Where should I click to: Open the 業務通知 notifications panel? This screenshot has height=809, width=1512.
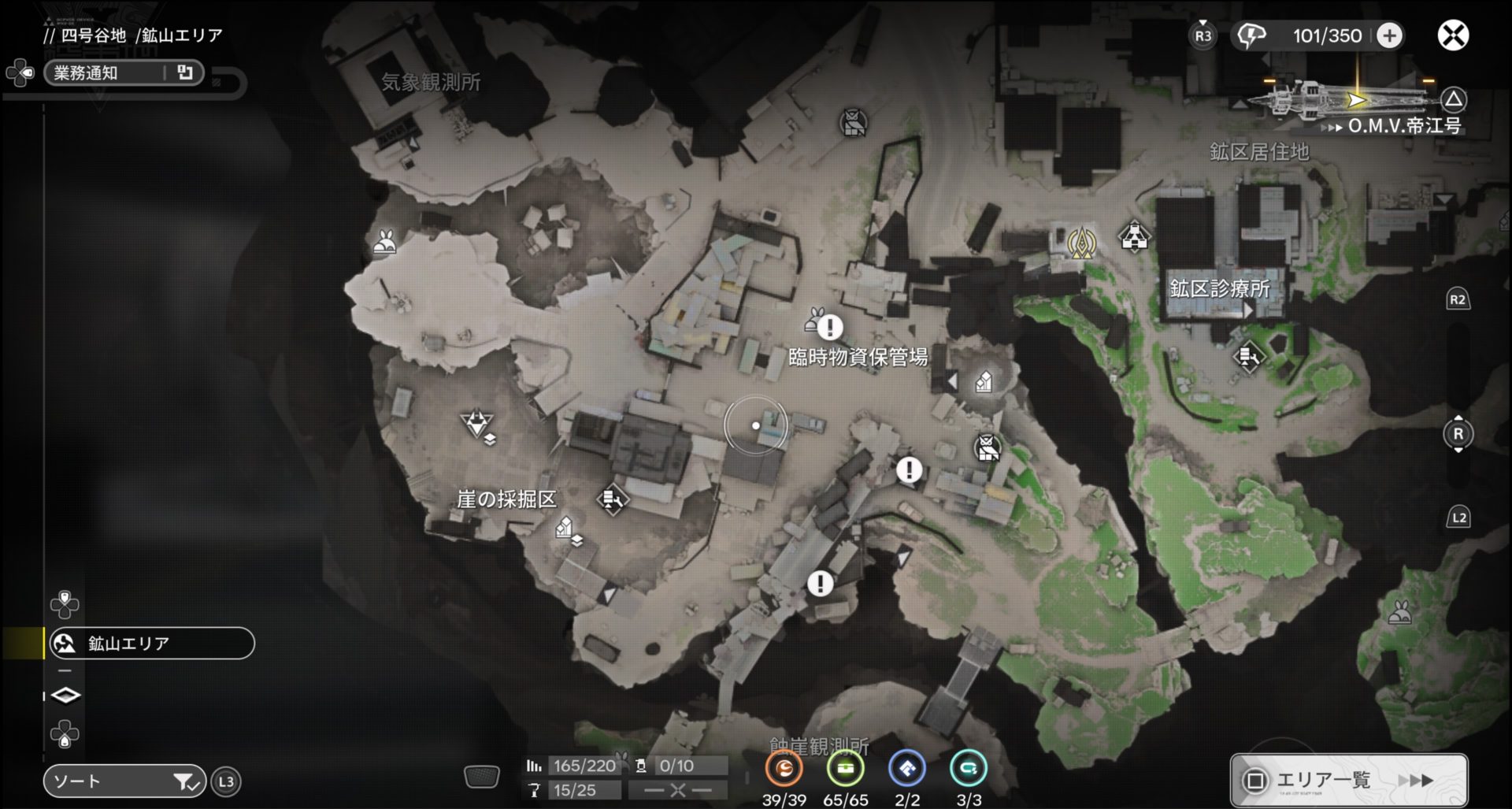point(124,73)
